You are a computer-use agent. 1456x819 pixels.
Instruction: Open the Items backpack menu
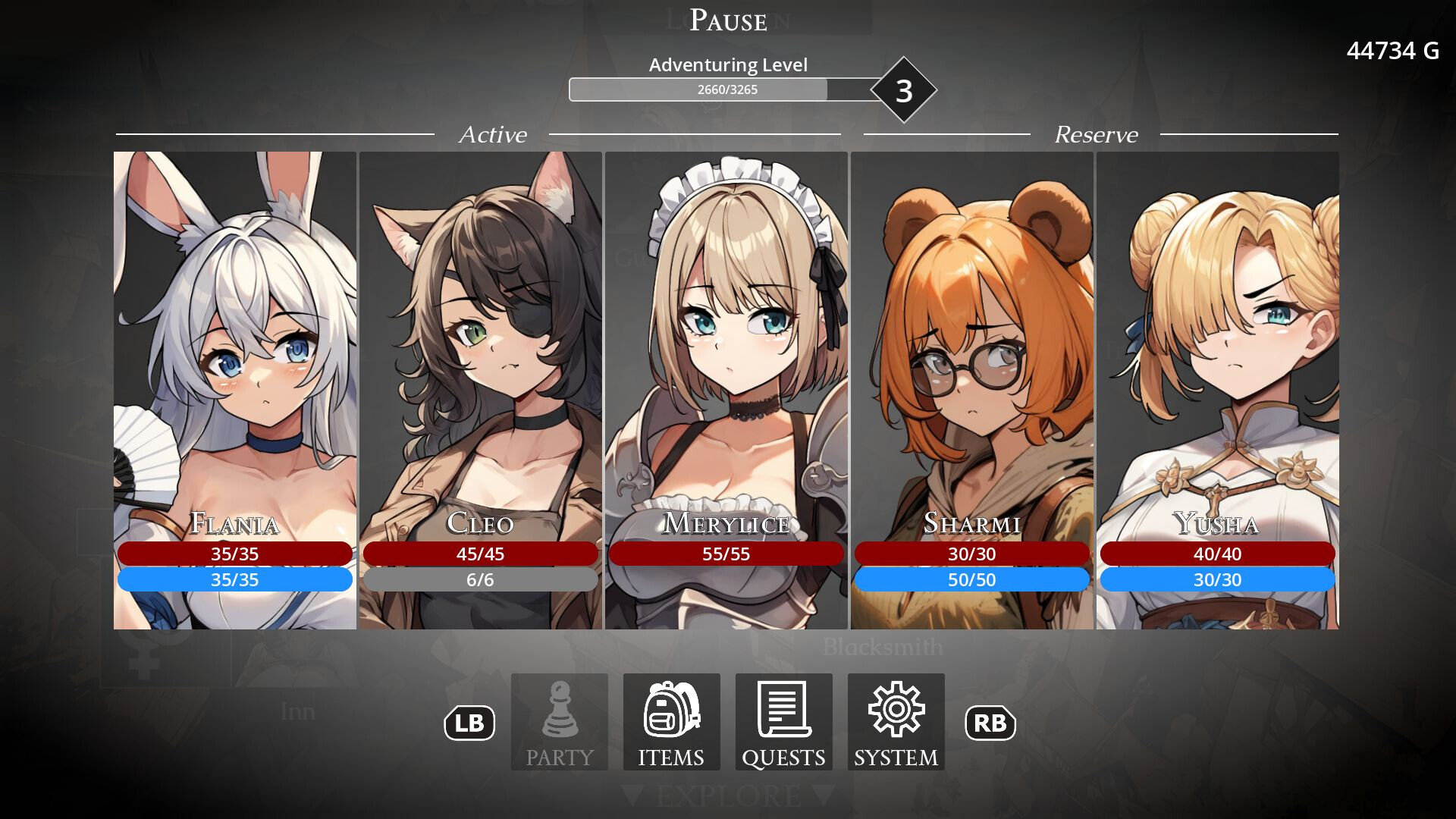click(x=670, y=721)
